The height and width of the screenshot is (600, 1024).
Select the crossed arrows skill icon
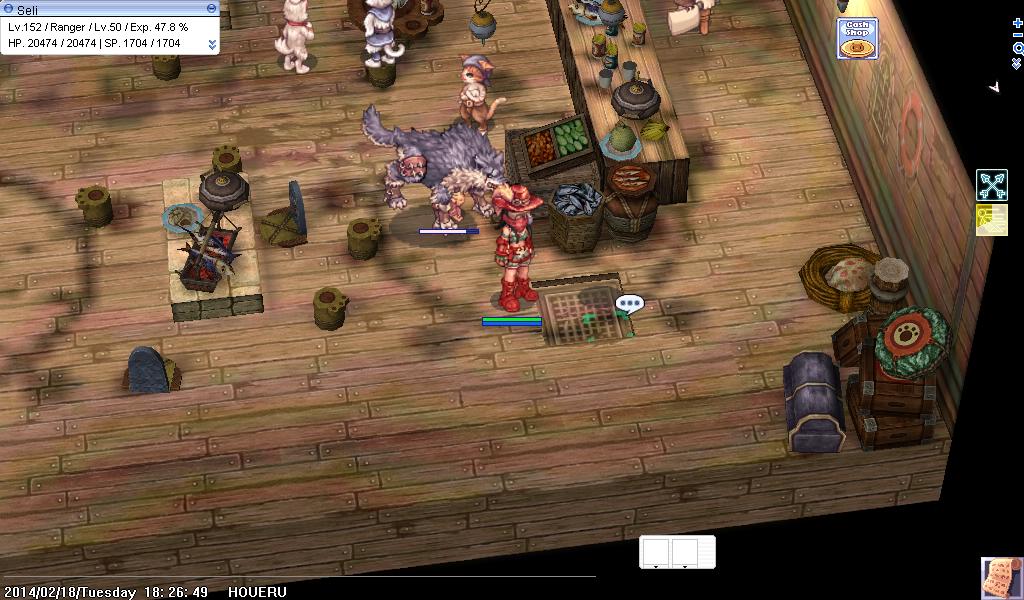coord(992,185)
